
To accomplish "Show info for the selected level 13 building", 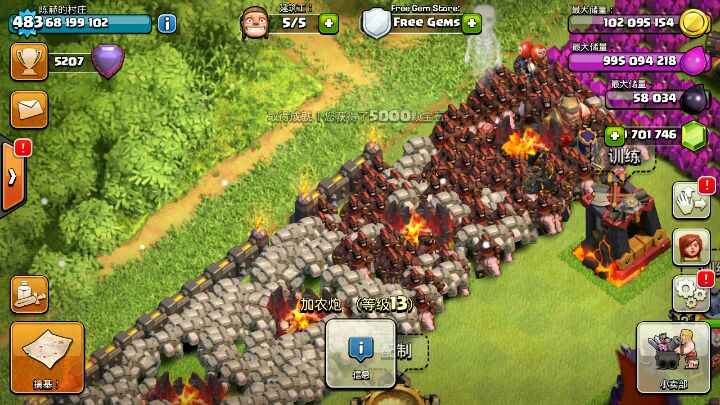I will 360,353.
